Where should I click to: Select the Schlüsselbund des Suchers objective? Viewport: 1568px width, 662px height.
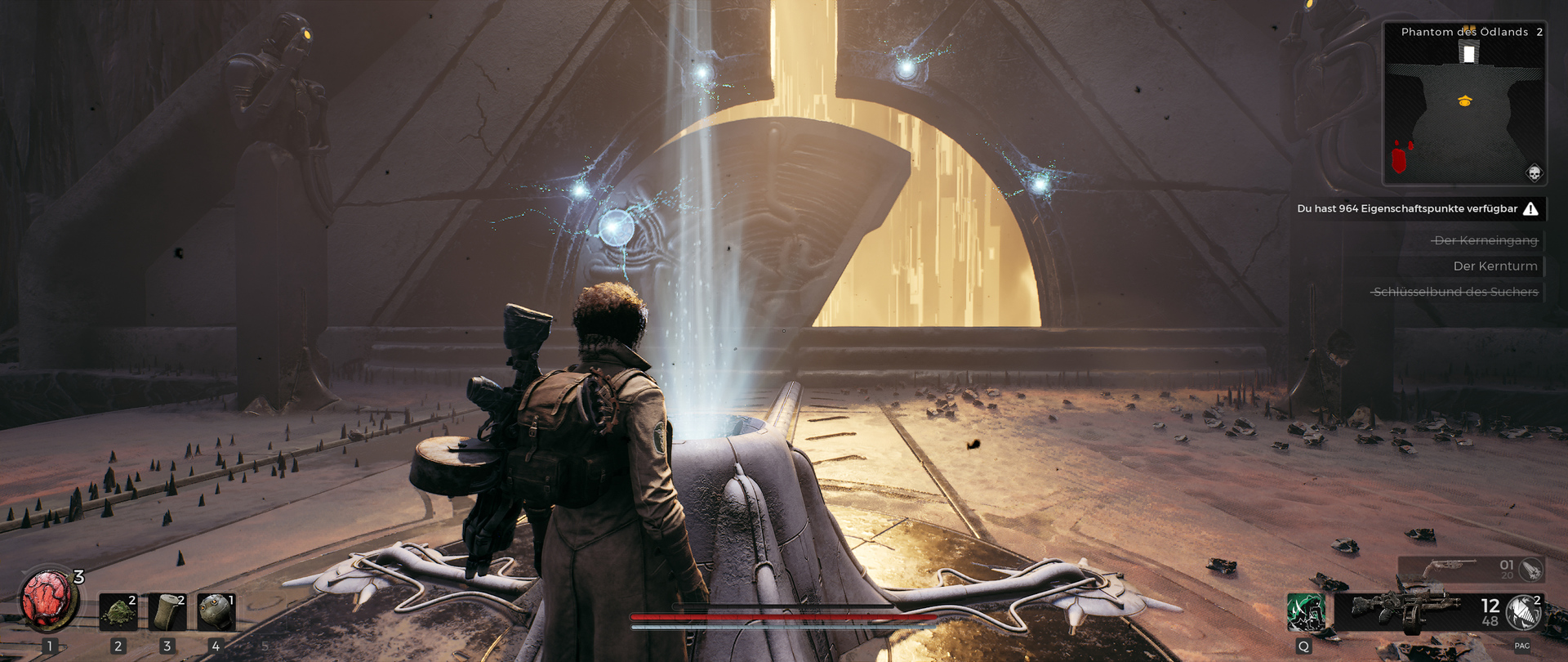pyautogui.click(x=1455, y=292)
